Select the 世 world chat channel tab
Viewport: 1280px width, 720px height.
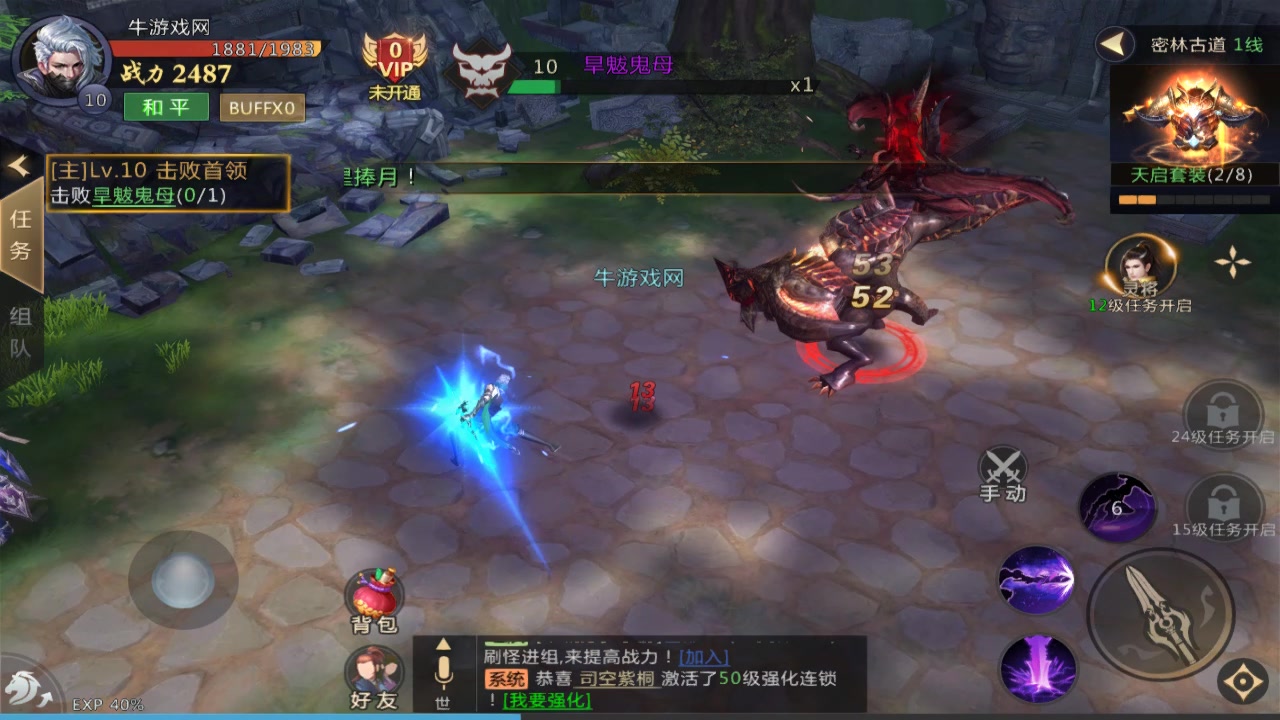pyautogui.click(x=443, y=704)
